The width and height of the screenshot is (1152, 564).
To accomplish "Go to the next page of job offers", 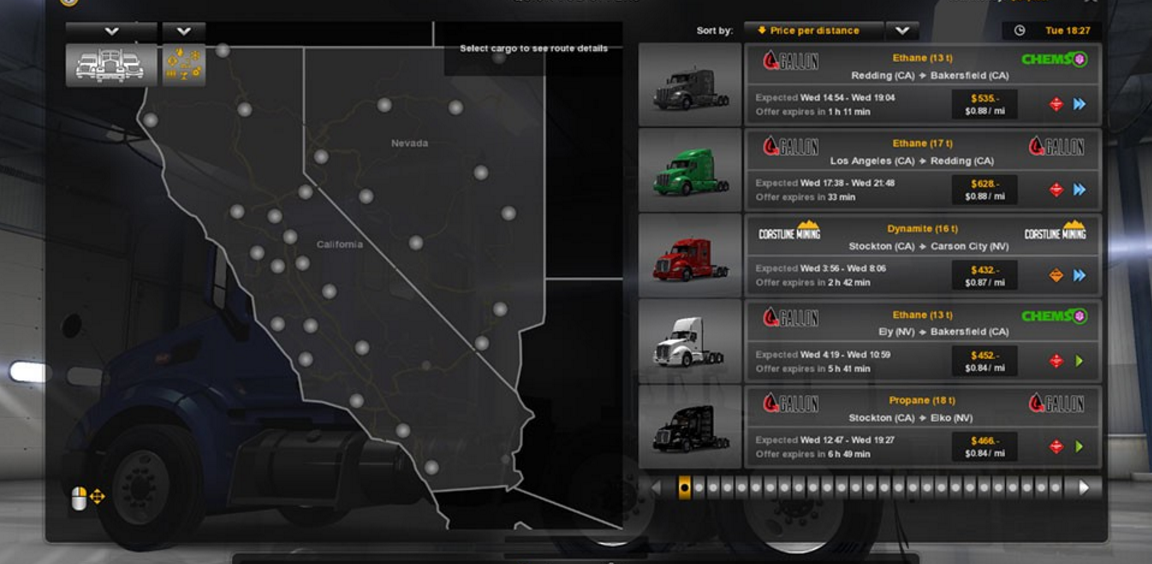I will pyautogui.click(x=1084, y=488).
